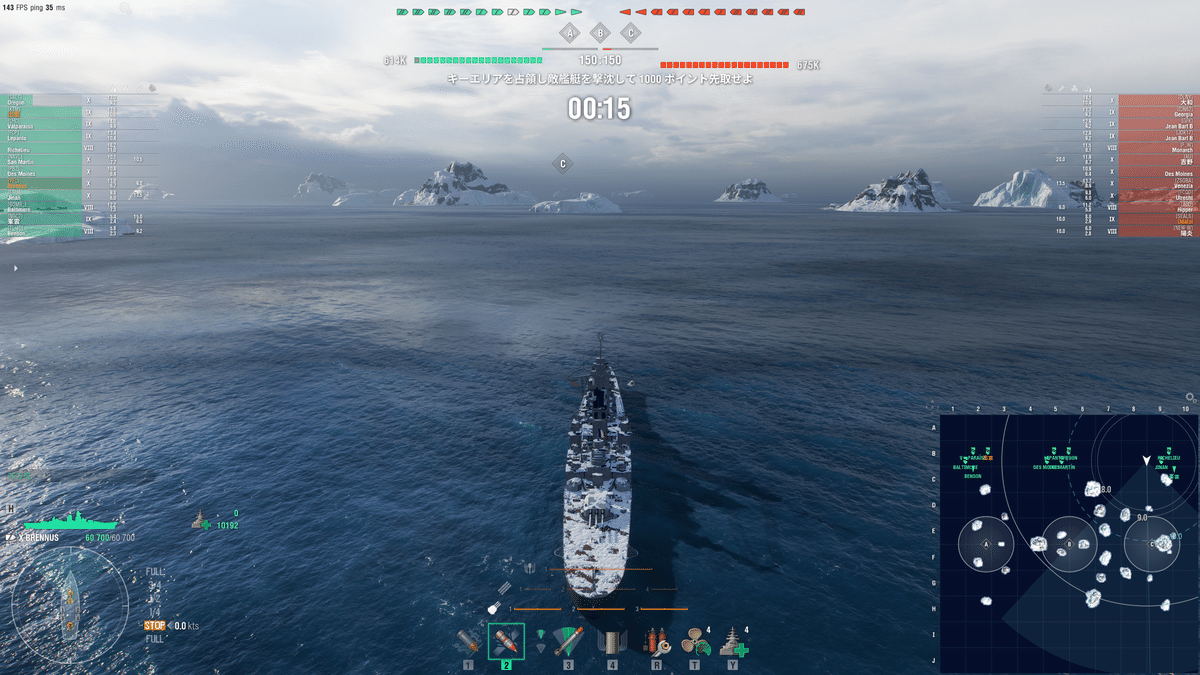Select the high-explosive shell in slot 1
The height and width of the screenshot is (675, 1200).
(x=468, y=641)
